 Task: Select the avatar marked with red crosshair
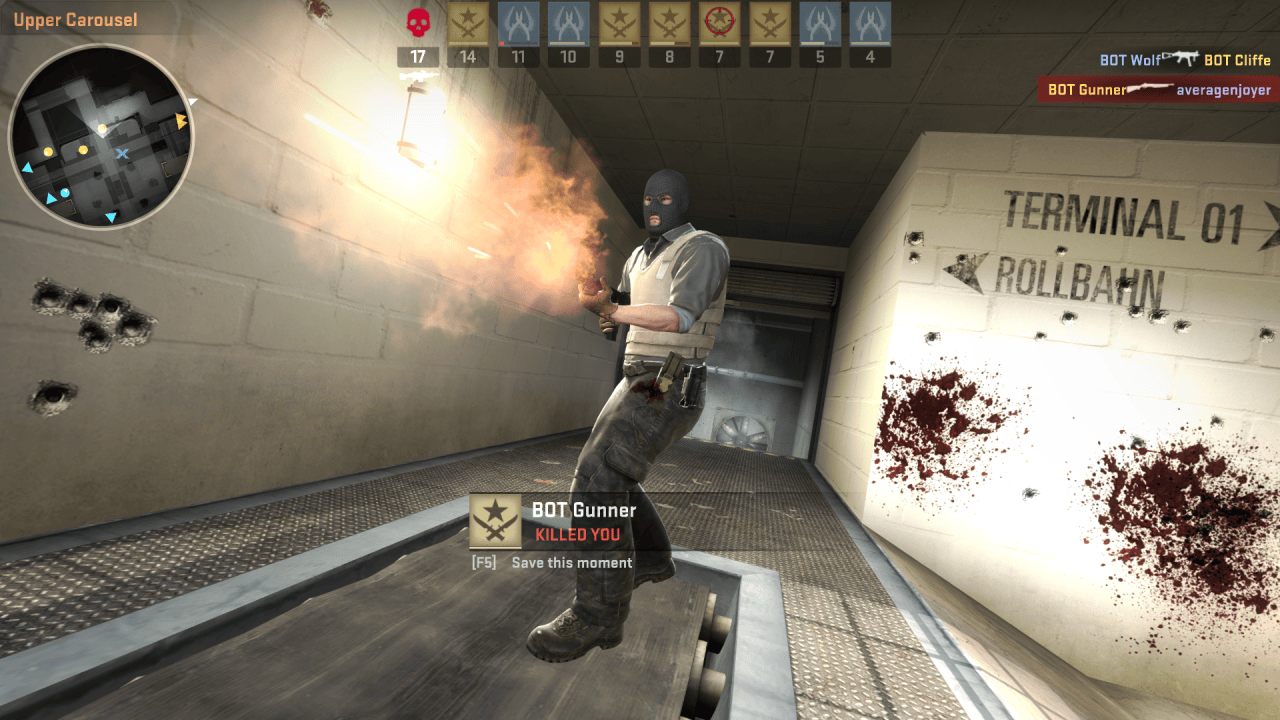tap(719, 23)
